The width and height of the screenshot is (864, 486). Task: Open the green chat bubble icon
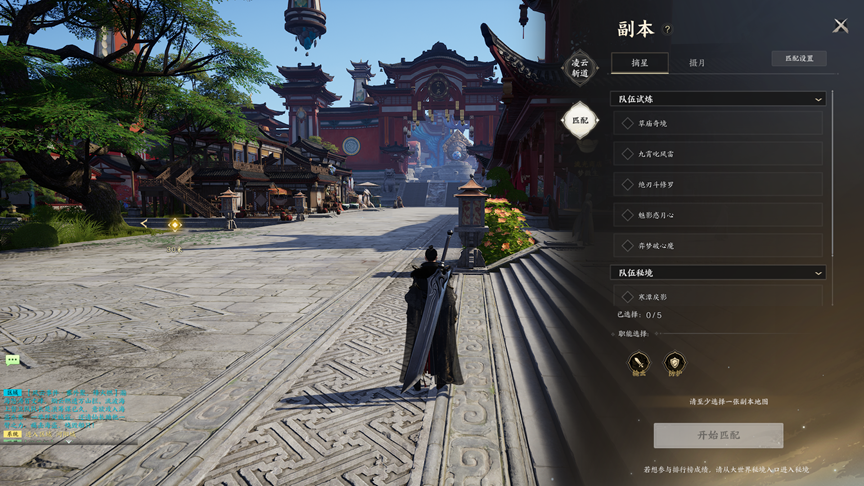coord(12,360)
